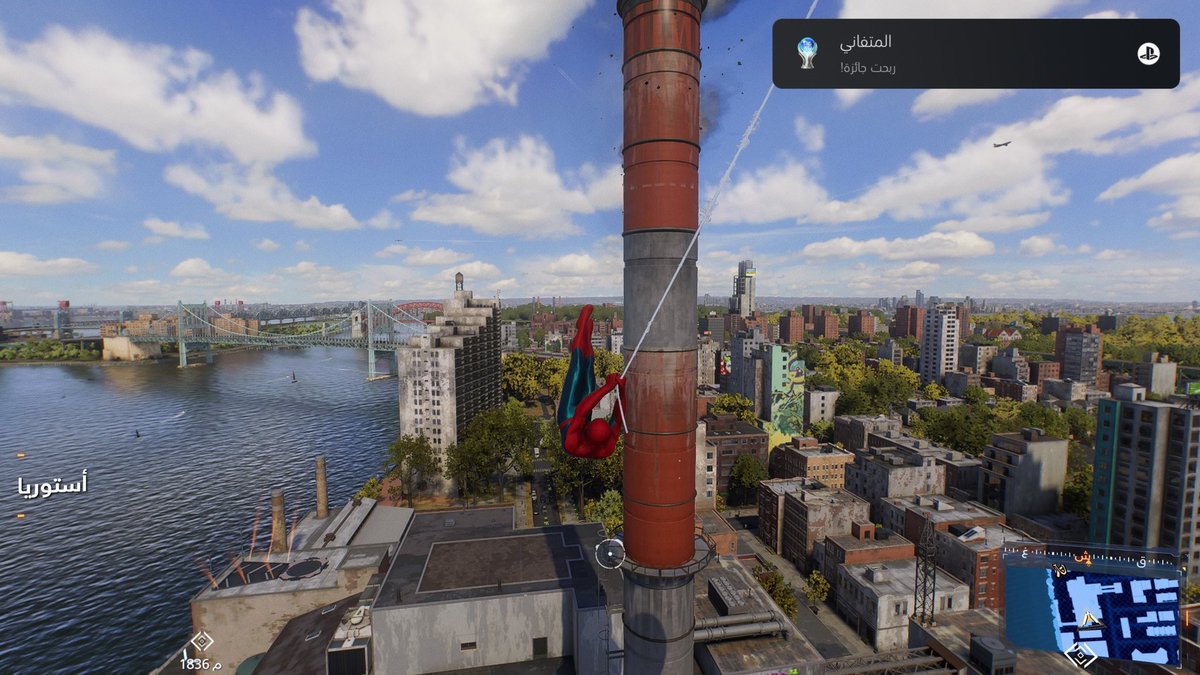The width and height of the screenshot is (1200, 675).
Task: Select the diamond waypoint marker below the minimap
Action: tap(1080, 655)
